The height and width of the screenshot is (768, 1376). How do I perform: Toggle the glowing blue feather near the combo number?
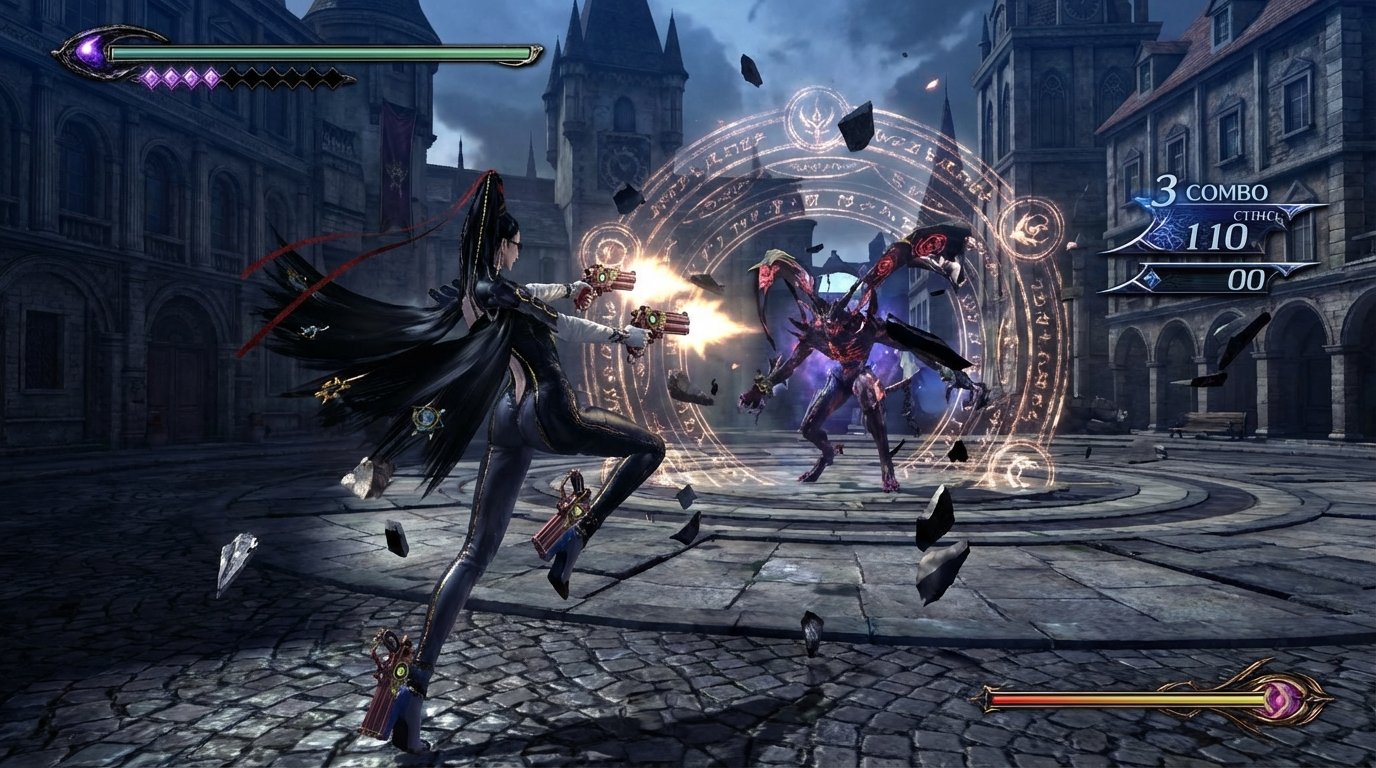coord(1145,200)
